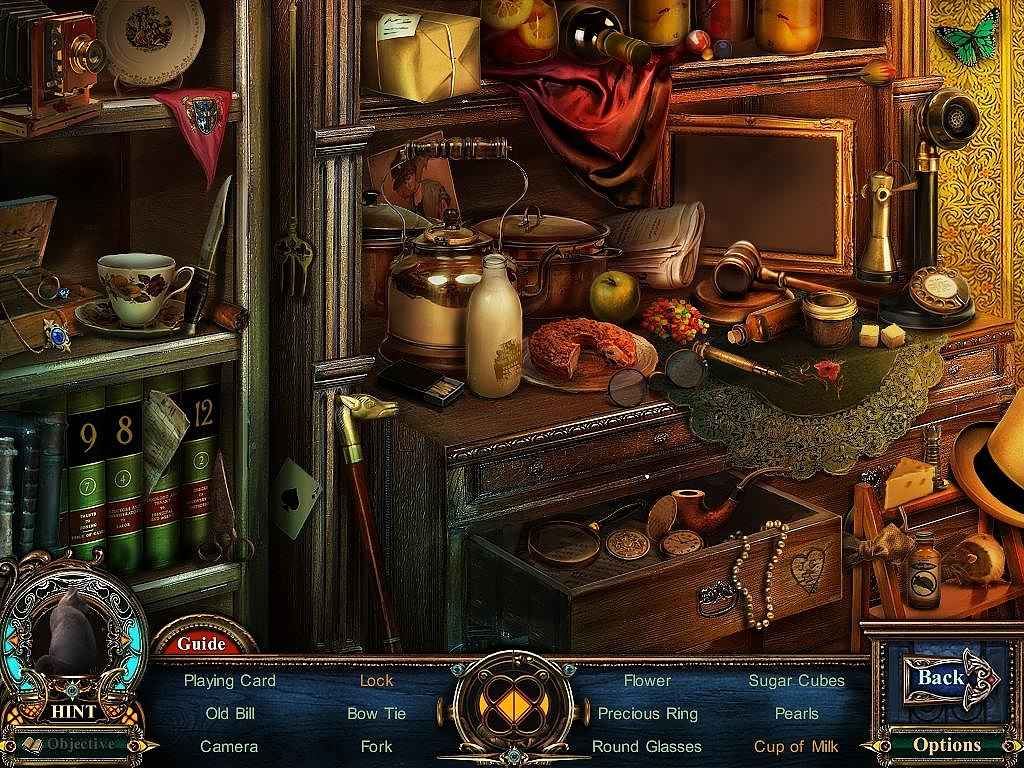Show the current Objective
The height and width of the screenshot is (768, 1024).
pyautogui.click(x=82, y=744)
